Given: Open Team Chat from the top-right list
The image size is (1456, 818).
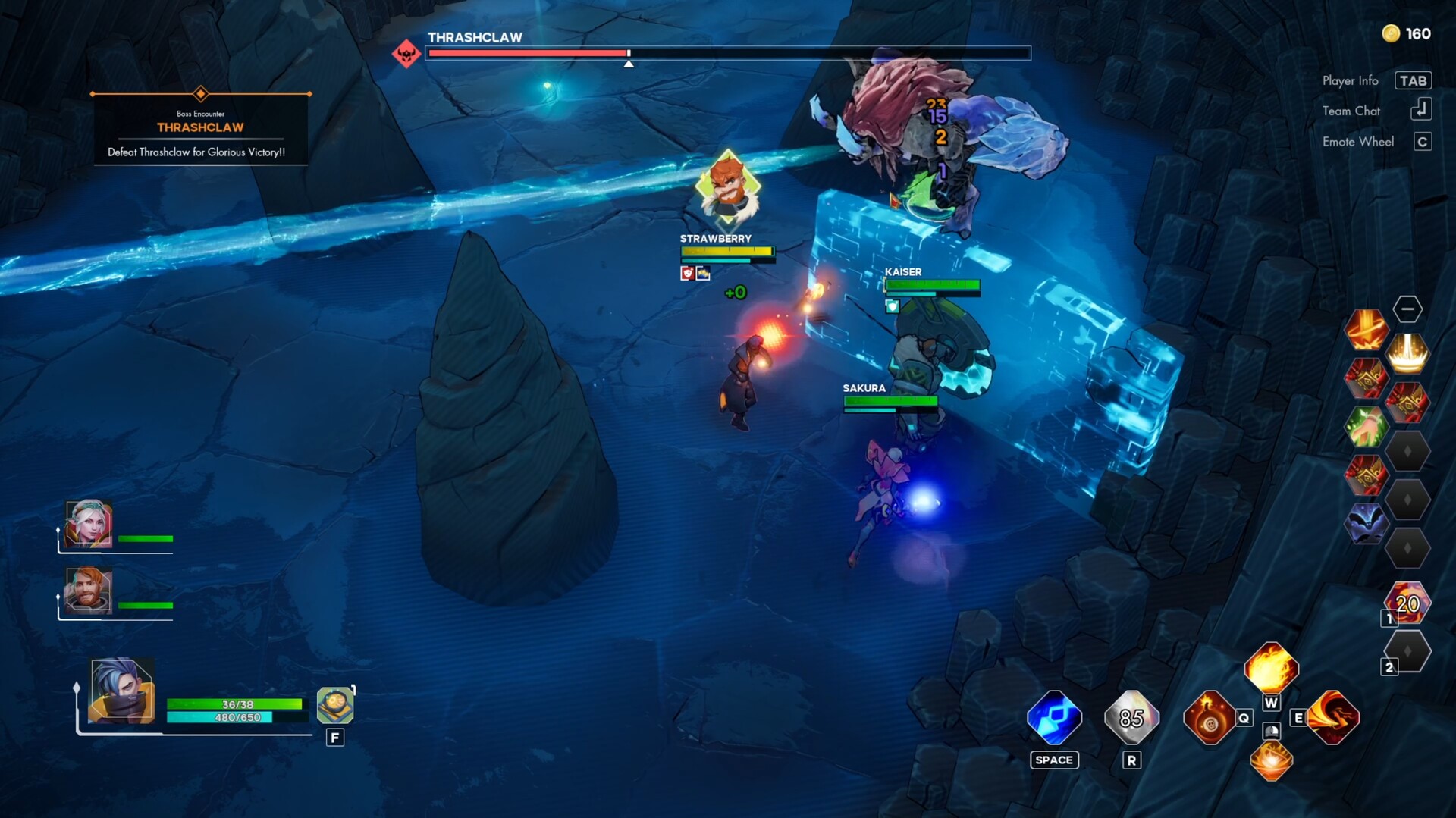Looking at the screenshot, I should point(1423,110).
